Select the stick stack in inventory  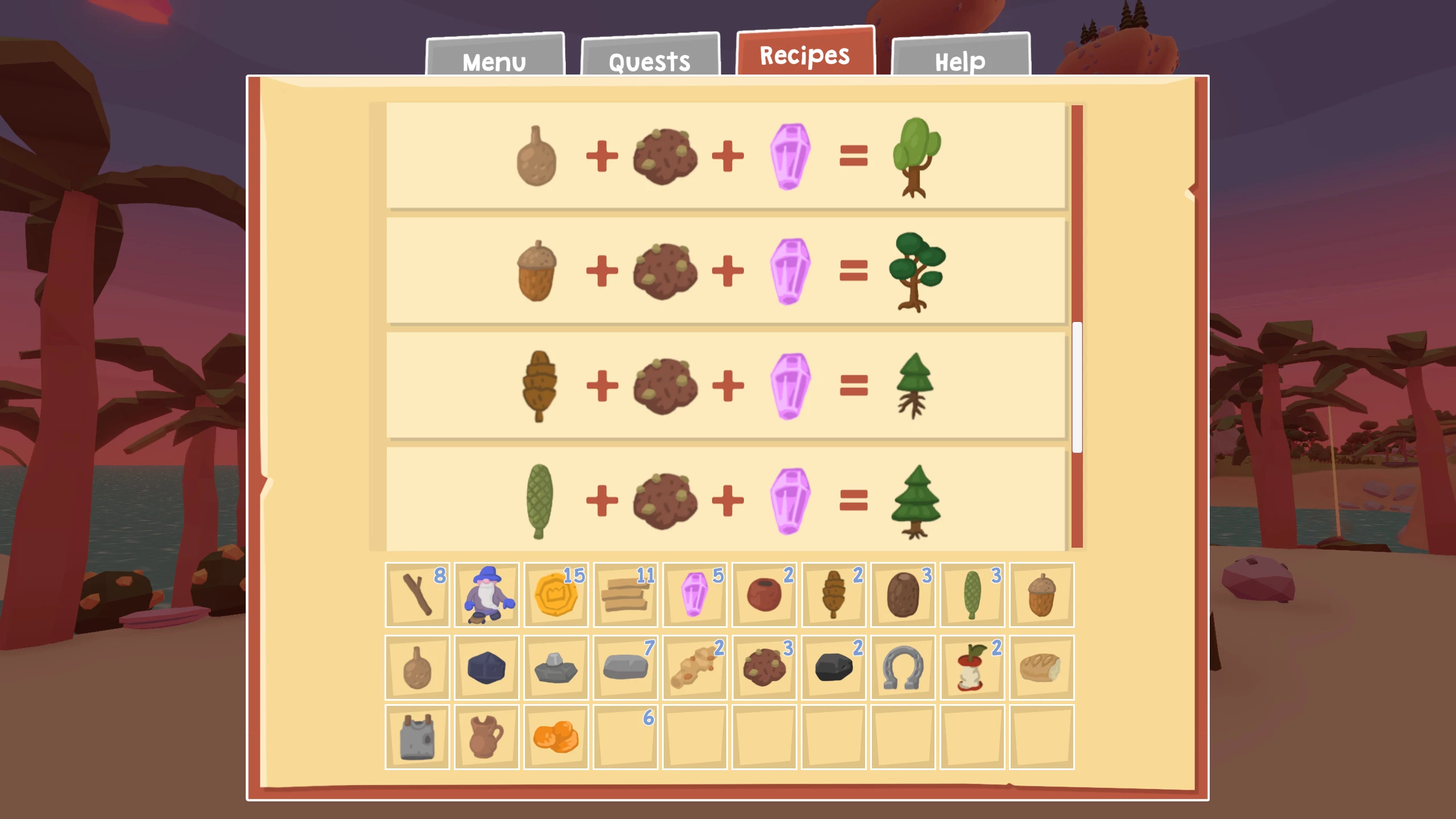coord(417,595)
